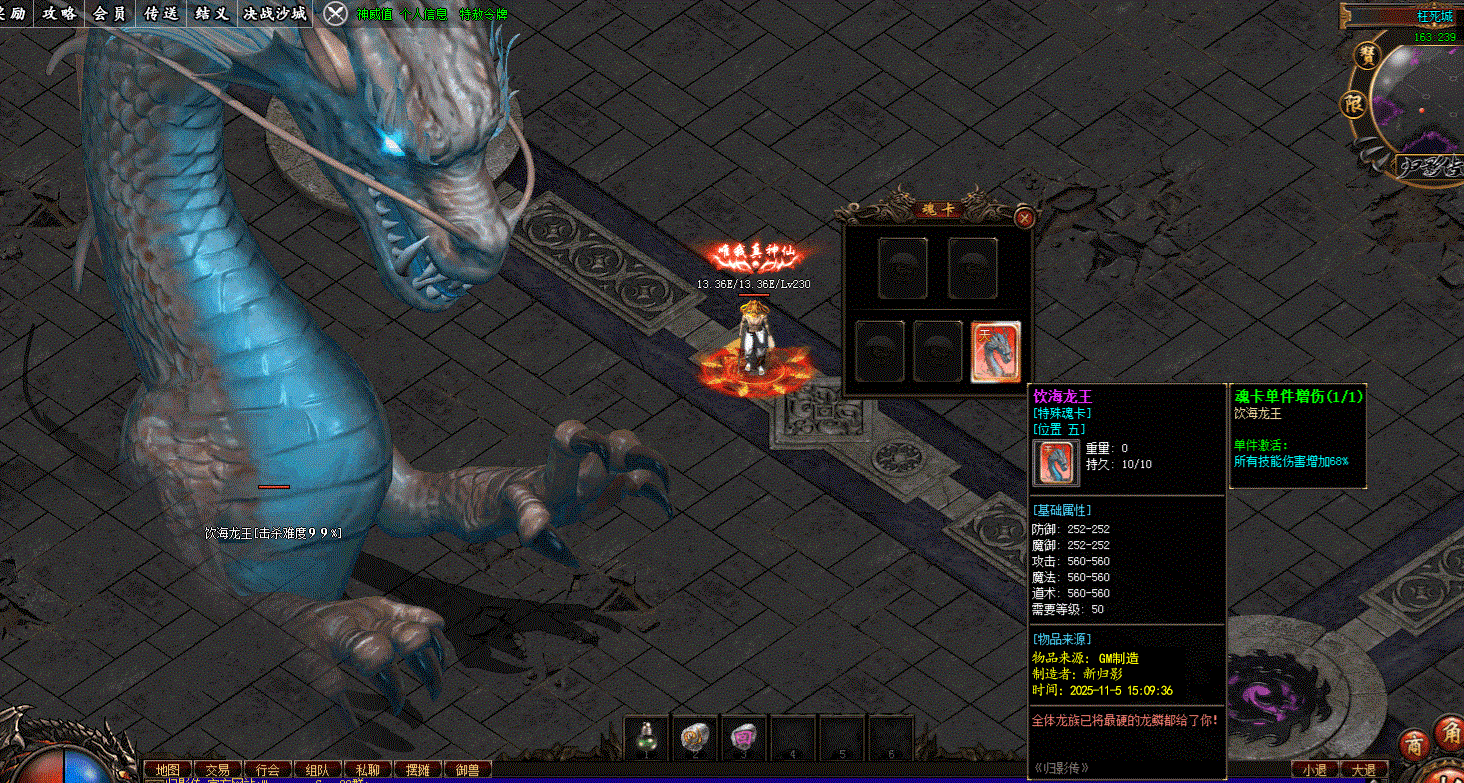The width and height of the screenshot is (1464, 783).
Task: Open the 组队 party panel
Action: [x=317, y=770]
